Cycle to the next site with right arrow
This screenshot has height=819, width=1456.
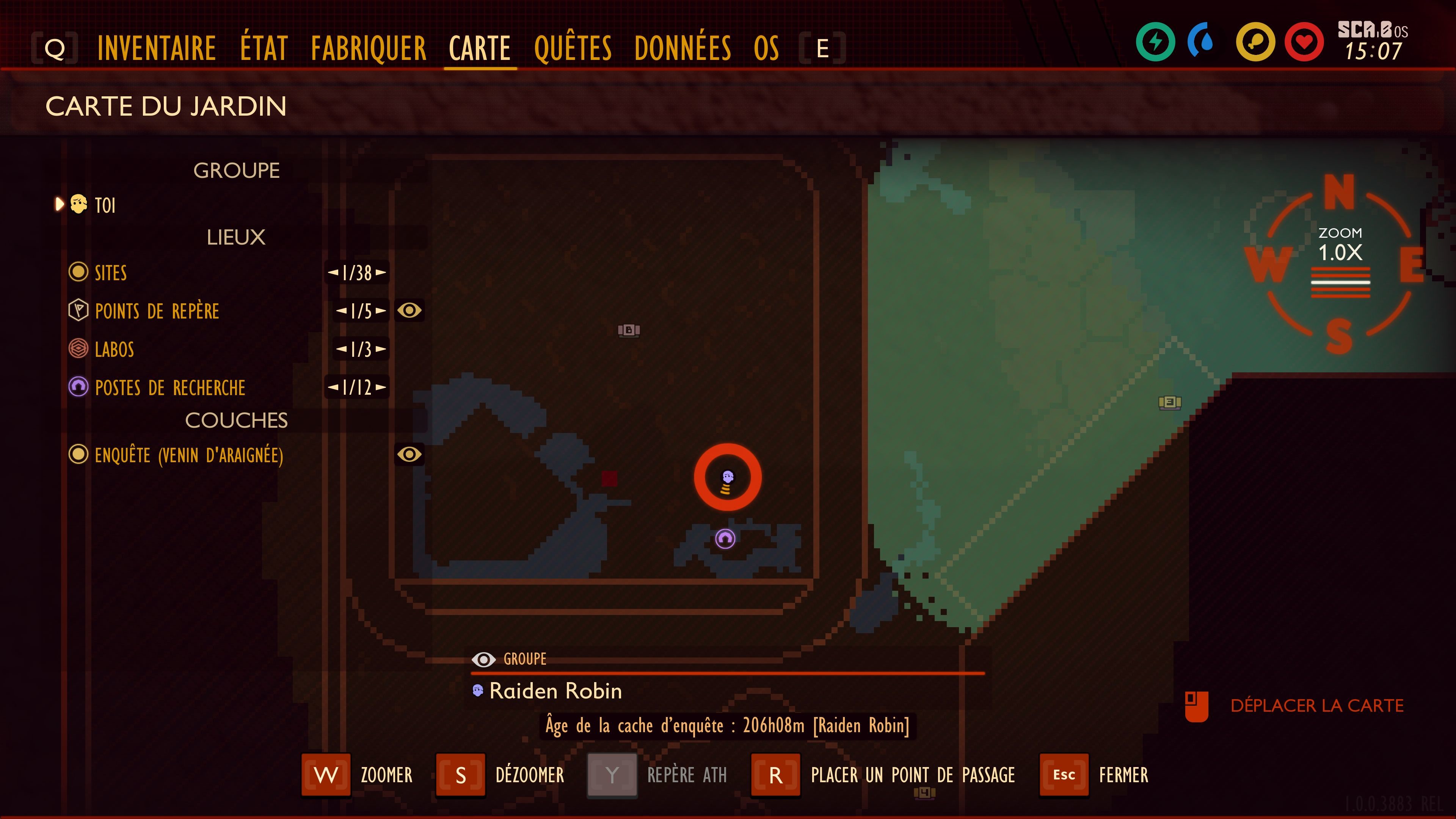tap(381, 273)
